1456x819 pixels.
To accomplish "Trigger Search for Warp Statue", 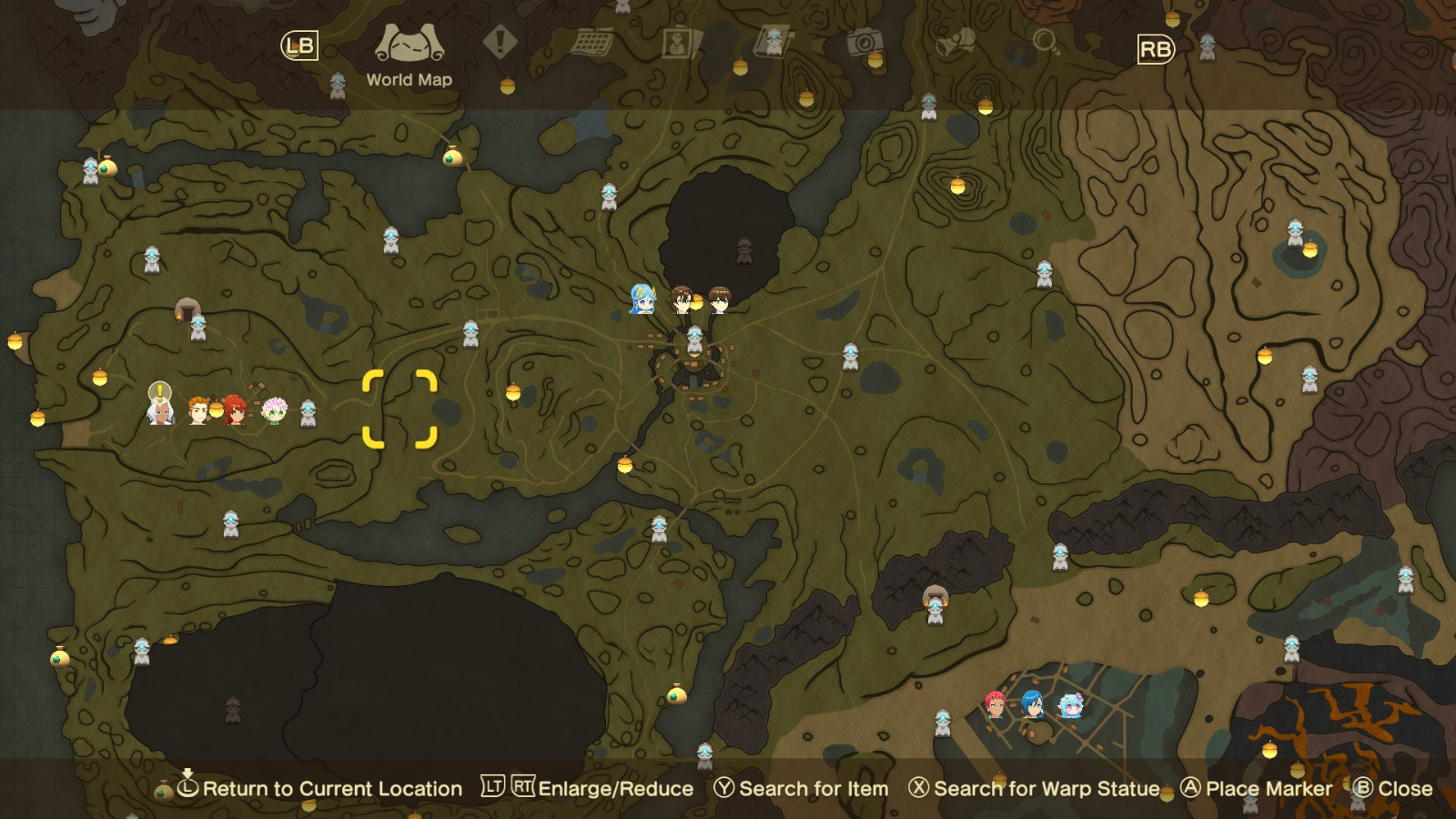I will coord(1031,789).
